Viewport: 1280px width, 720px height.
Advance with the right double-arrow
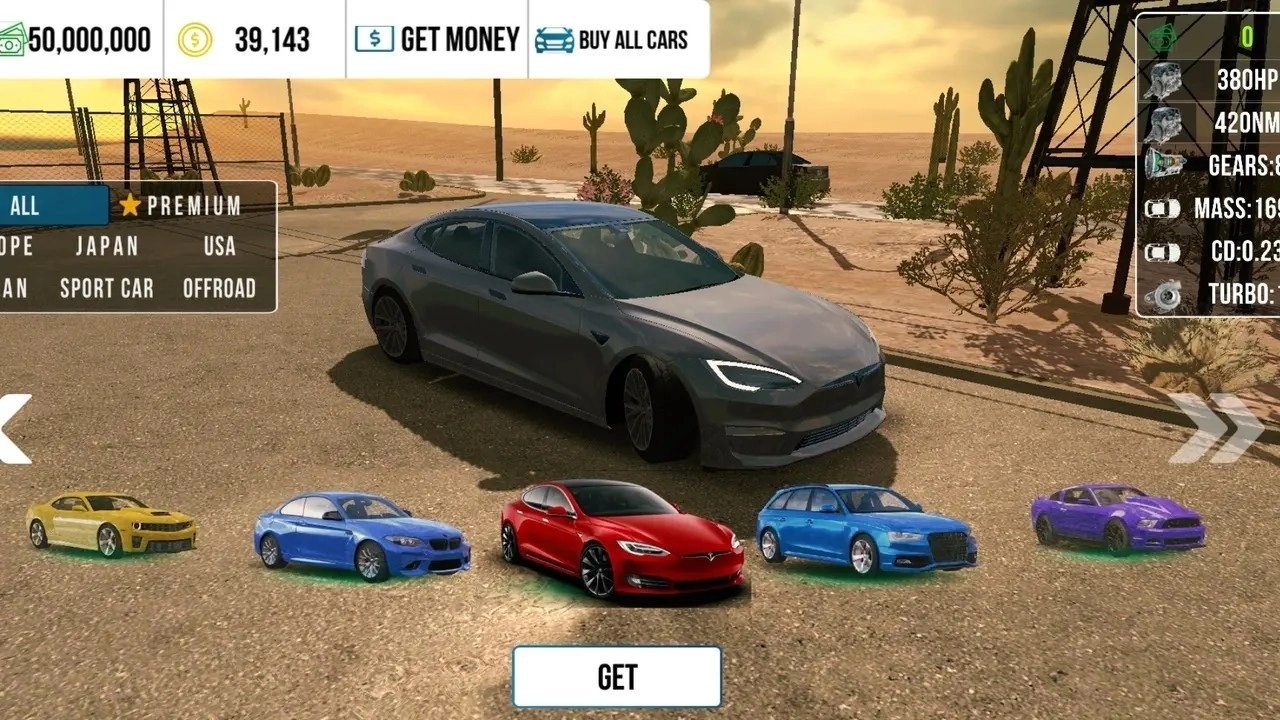click(1216, 429)
